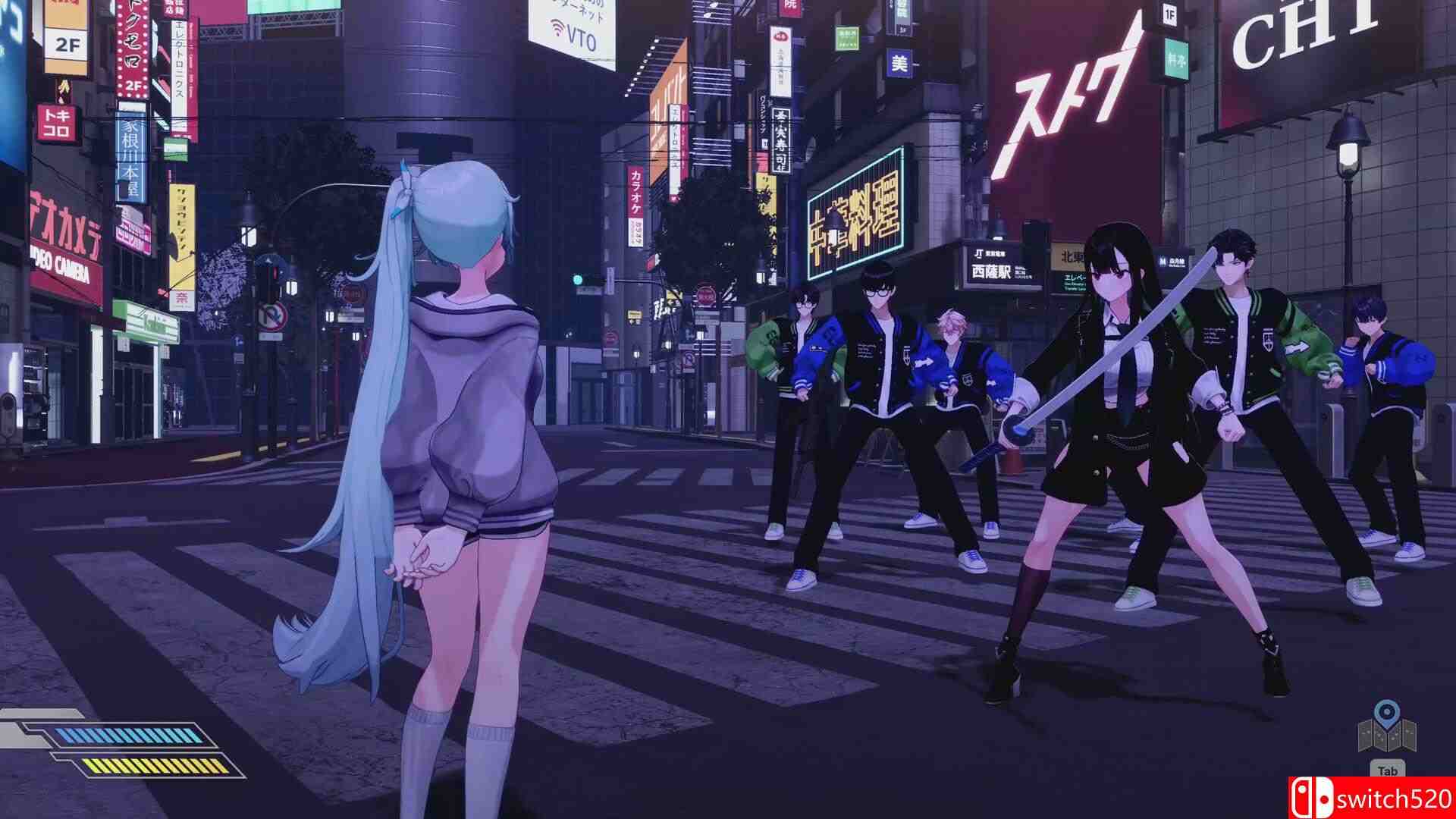Click the 西薩駅 station signboard
The width and height of the screenshot is (1456, 819).
tap(993, 270)
